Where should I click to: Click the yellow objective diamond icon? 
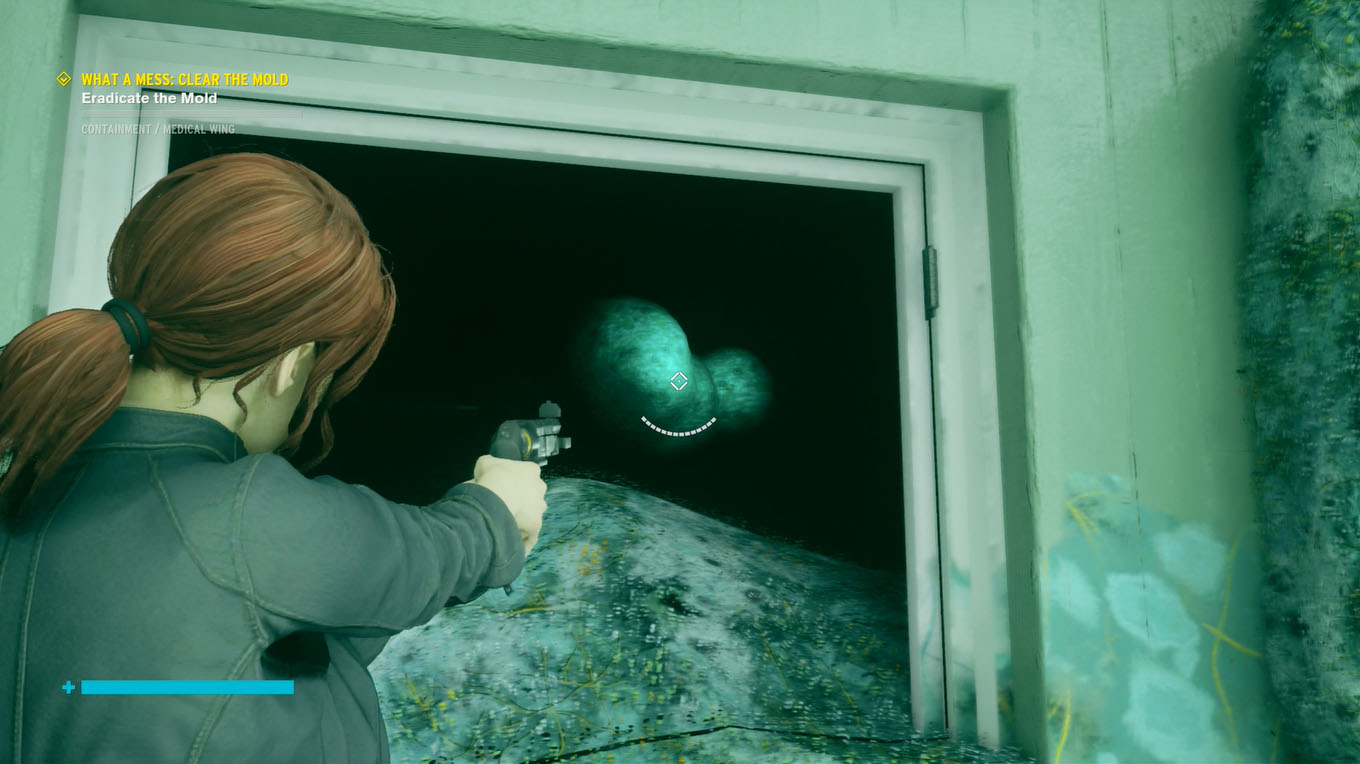[x=63, y=78]
